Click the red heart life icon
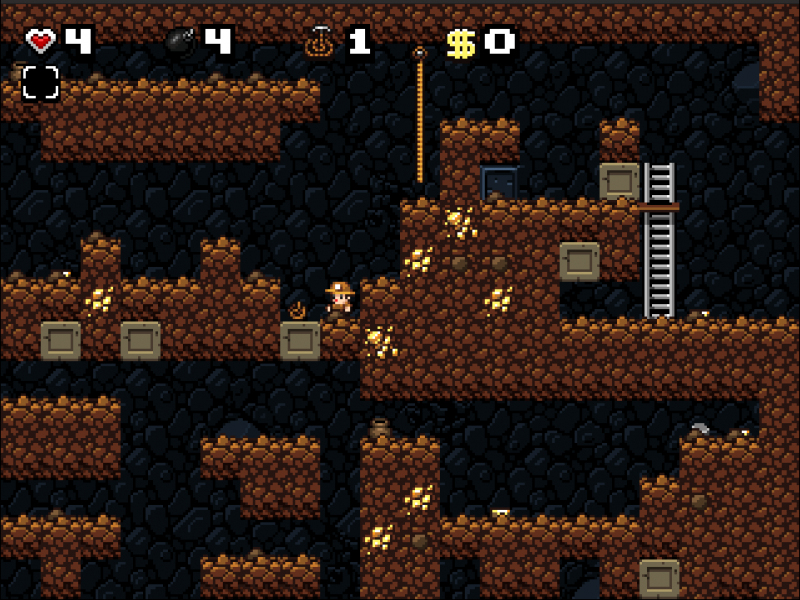The image size is (800, 600). (x=41, y=41)
